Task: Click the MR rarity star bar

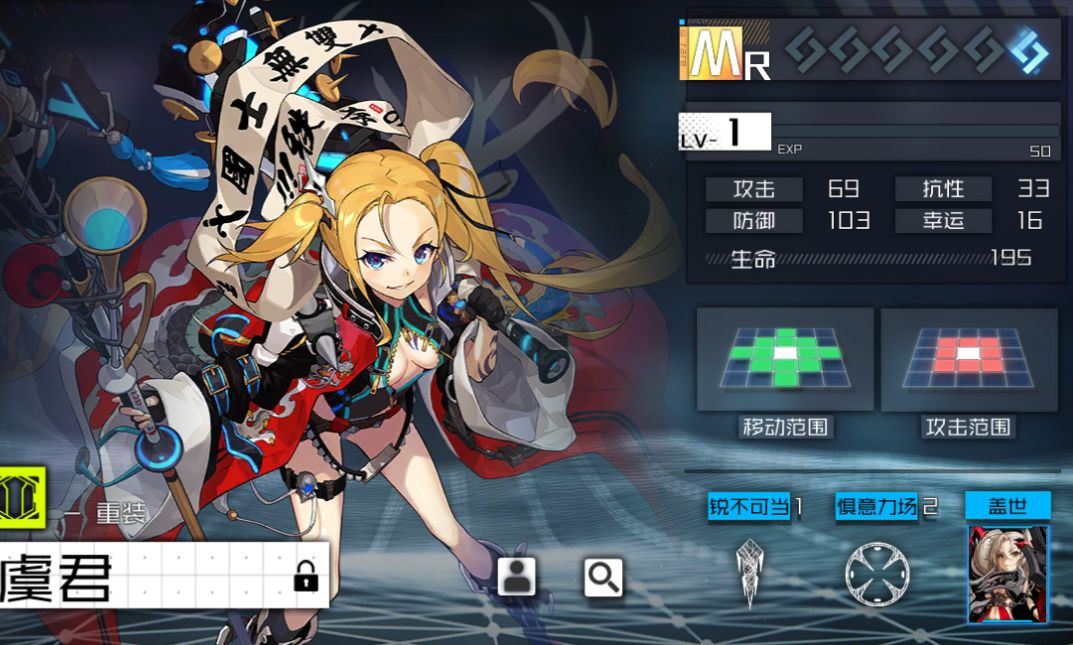Action: (916, 50)
